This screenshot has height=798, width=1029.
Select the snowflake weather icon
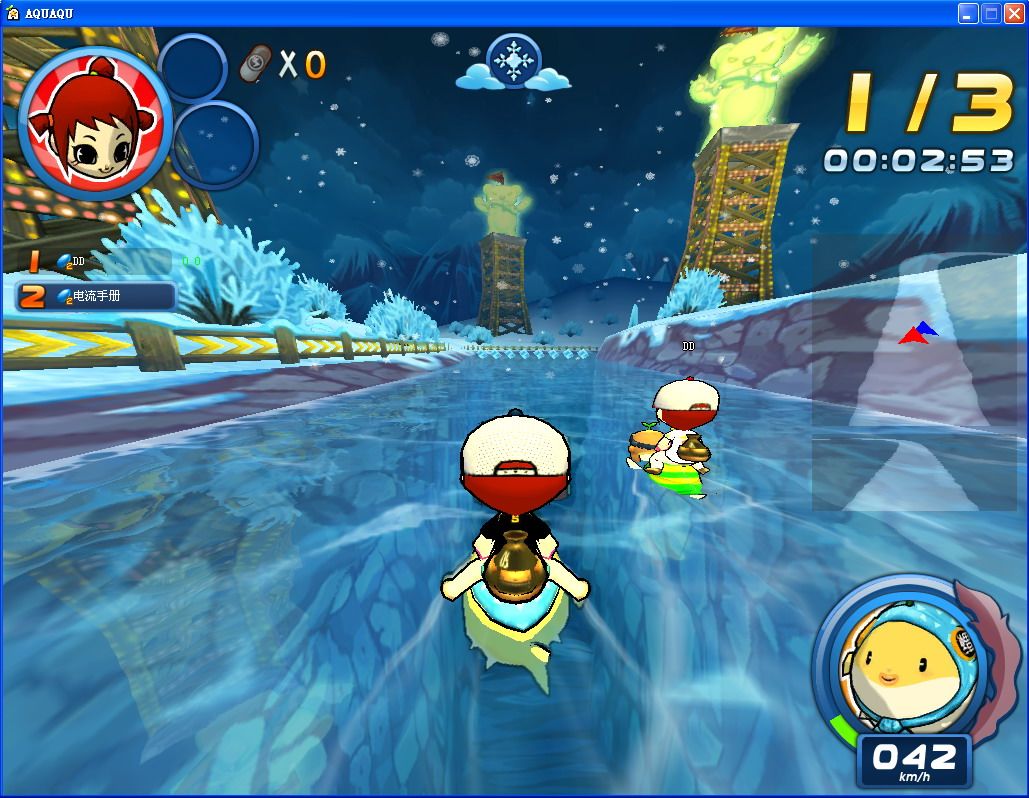(513, 62)
